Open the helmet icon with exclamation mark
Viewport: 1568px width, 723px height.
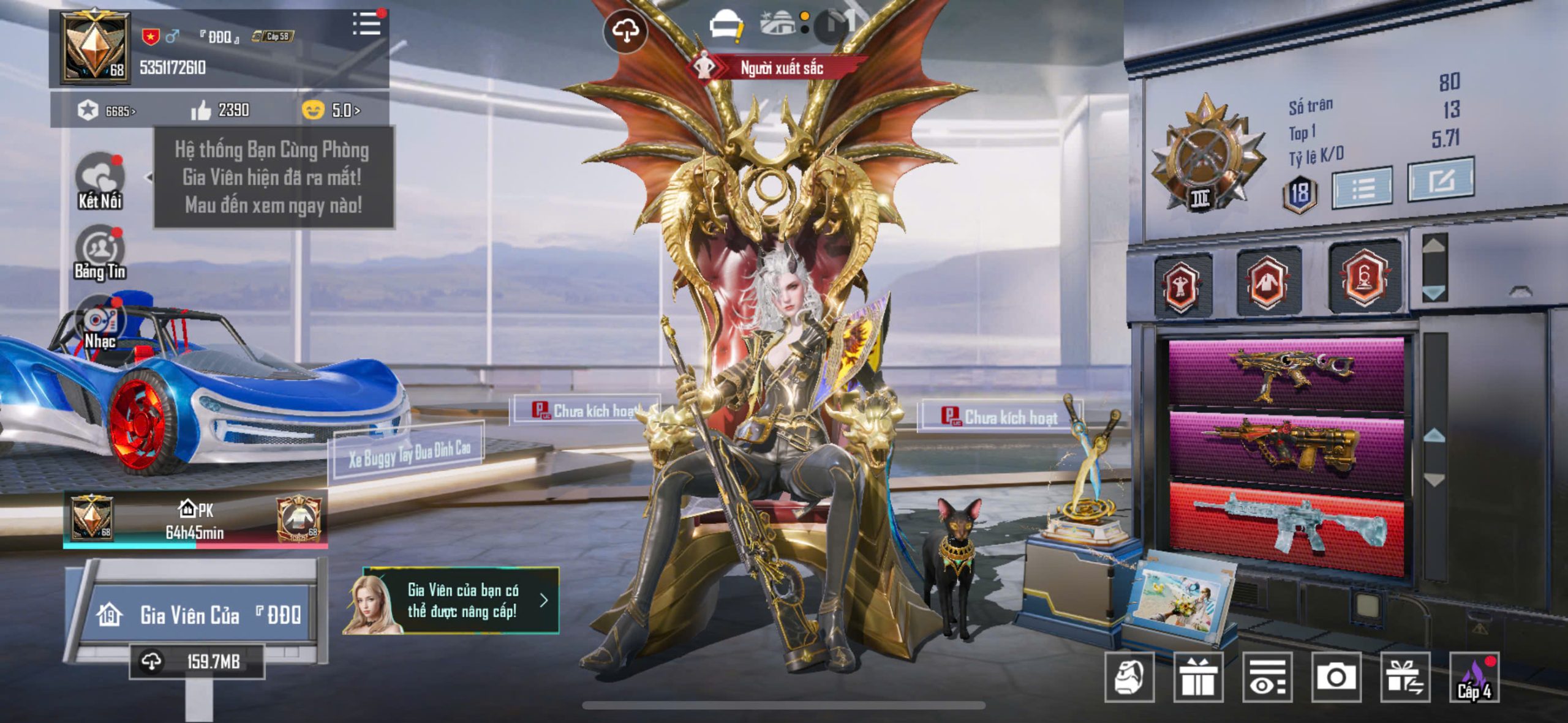point(726,26)
